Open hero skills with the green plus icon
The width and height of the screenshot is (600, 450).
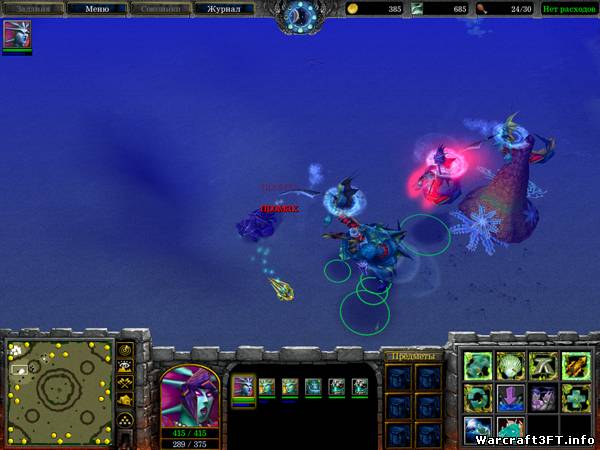(575, 398)
